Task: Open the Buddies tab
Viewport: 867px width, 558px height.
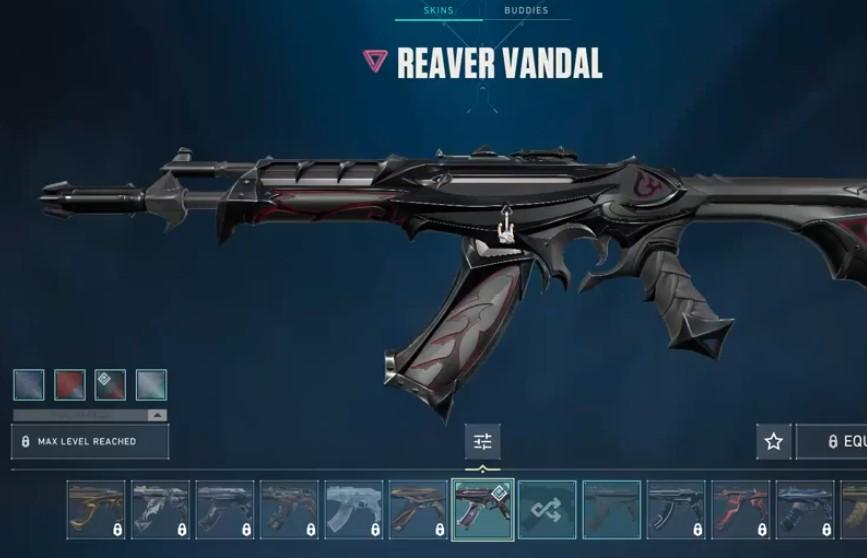Action: tap(525, 10)
